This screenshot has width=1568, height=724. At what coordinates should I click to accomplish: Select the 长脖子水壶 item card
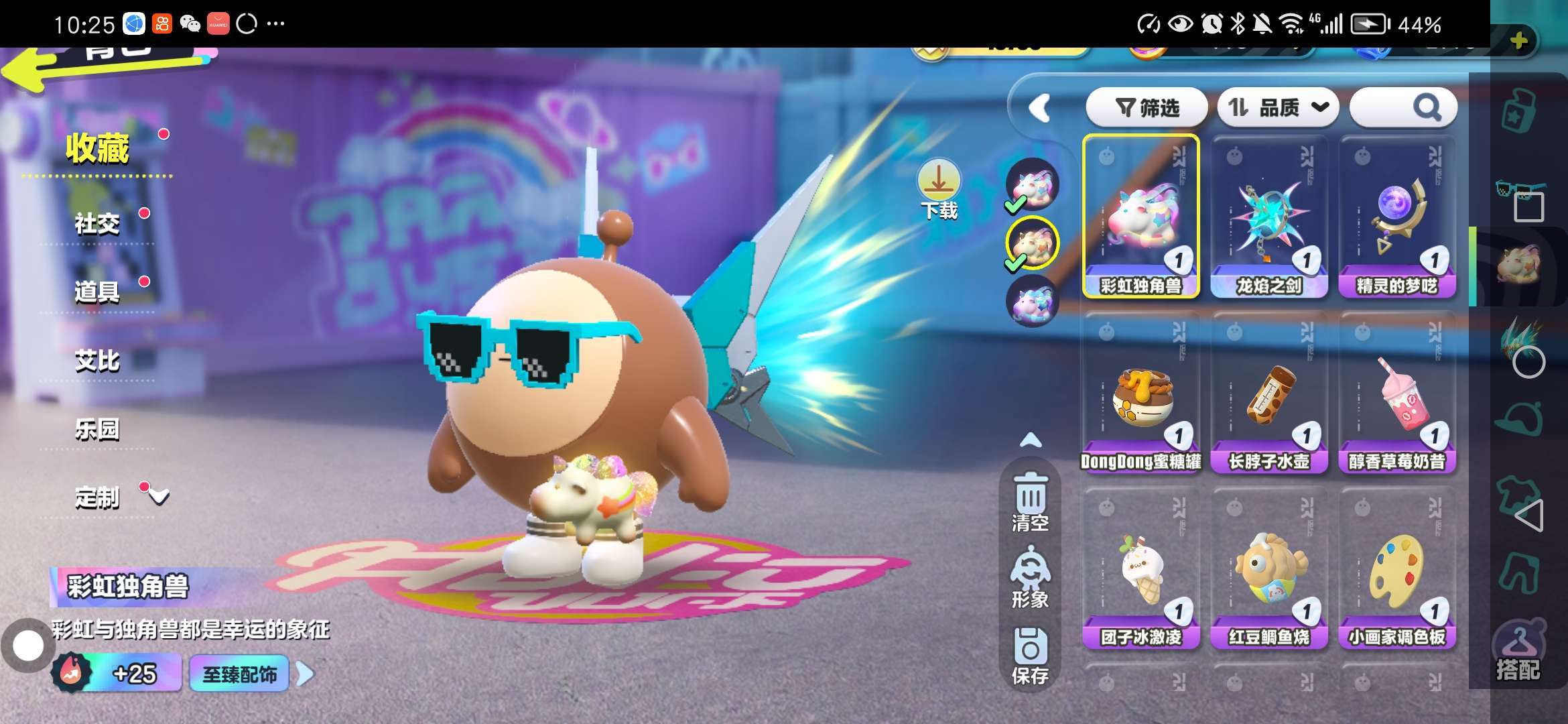click(1269, 393)
